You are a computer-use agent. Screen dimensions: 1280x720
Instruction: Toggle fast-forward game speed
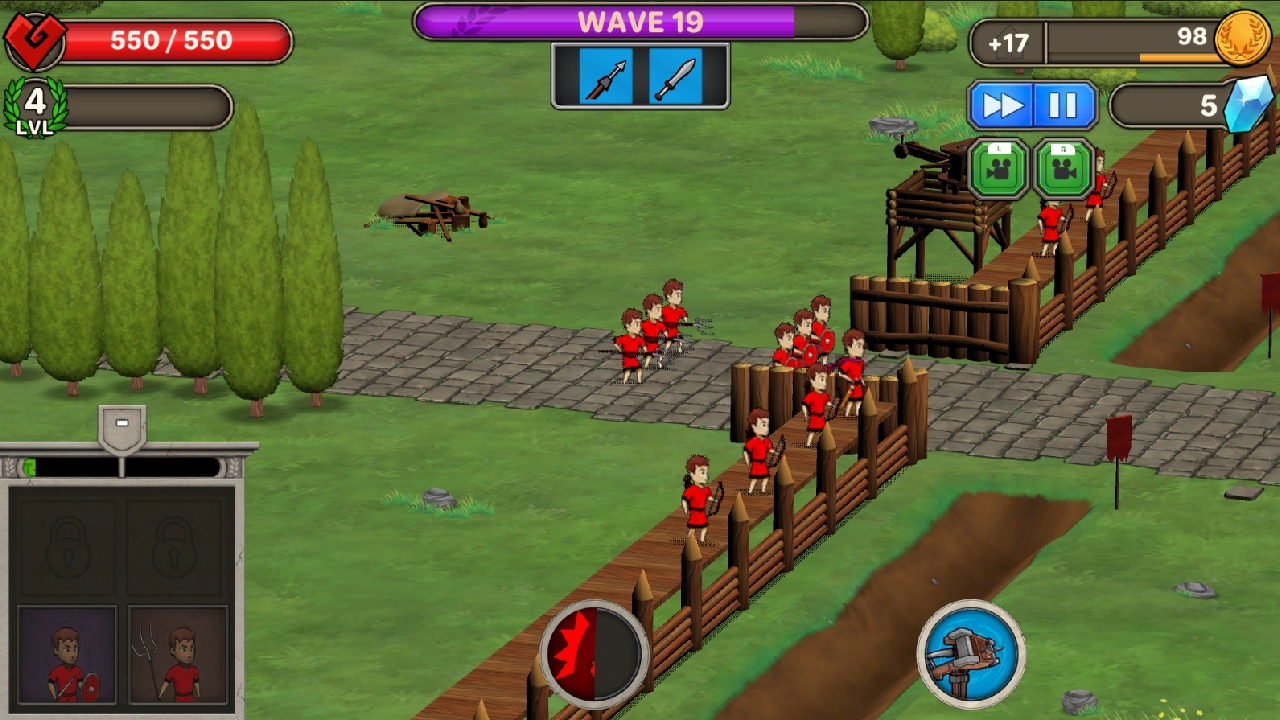point(1003,103)
